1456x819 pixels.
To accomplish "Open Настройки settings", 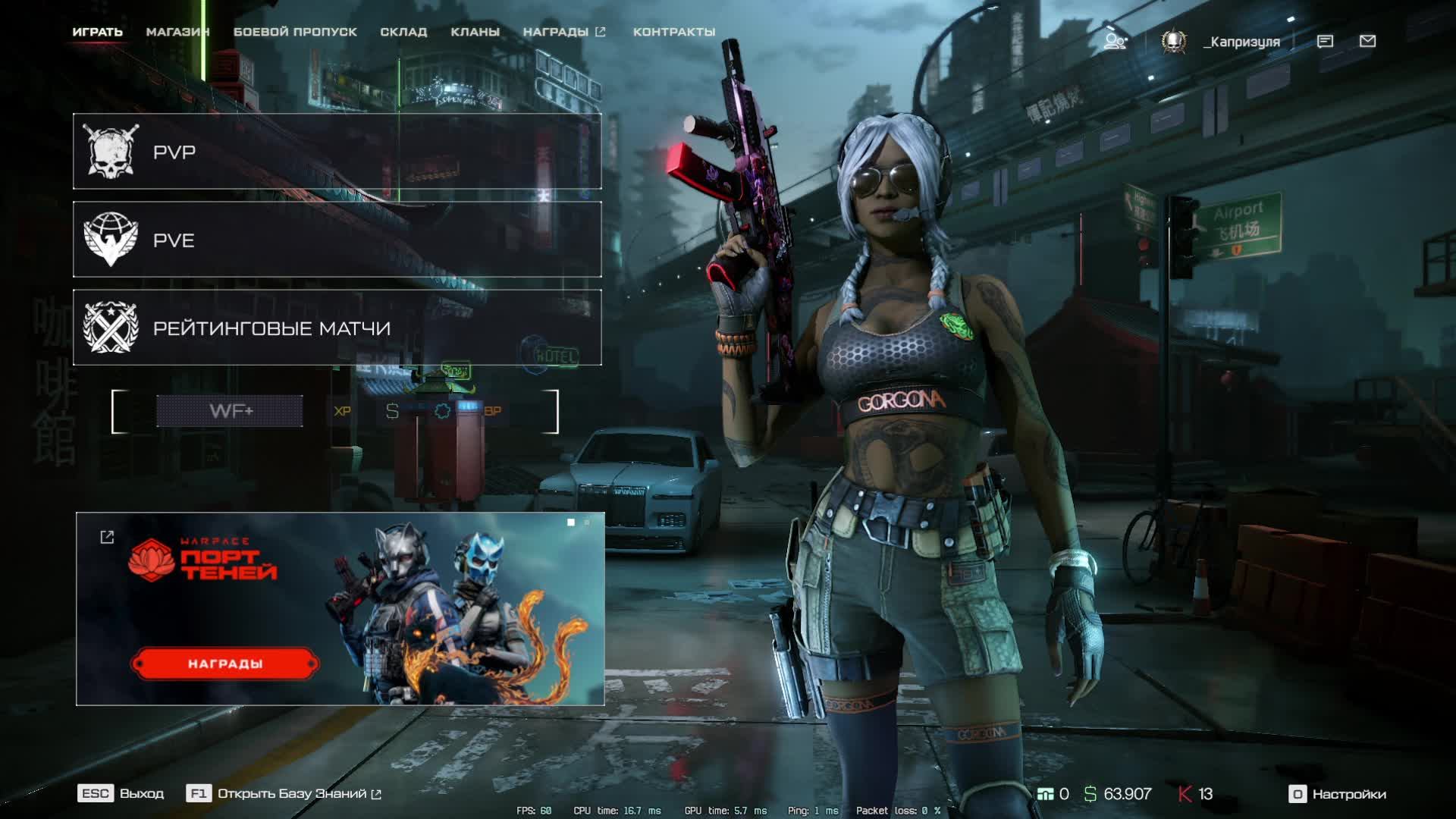I will click(x=1338, y=794).
